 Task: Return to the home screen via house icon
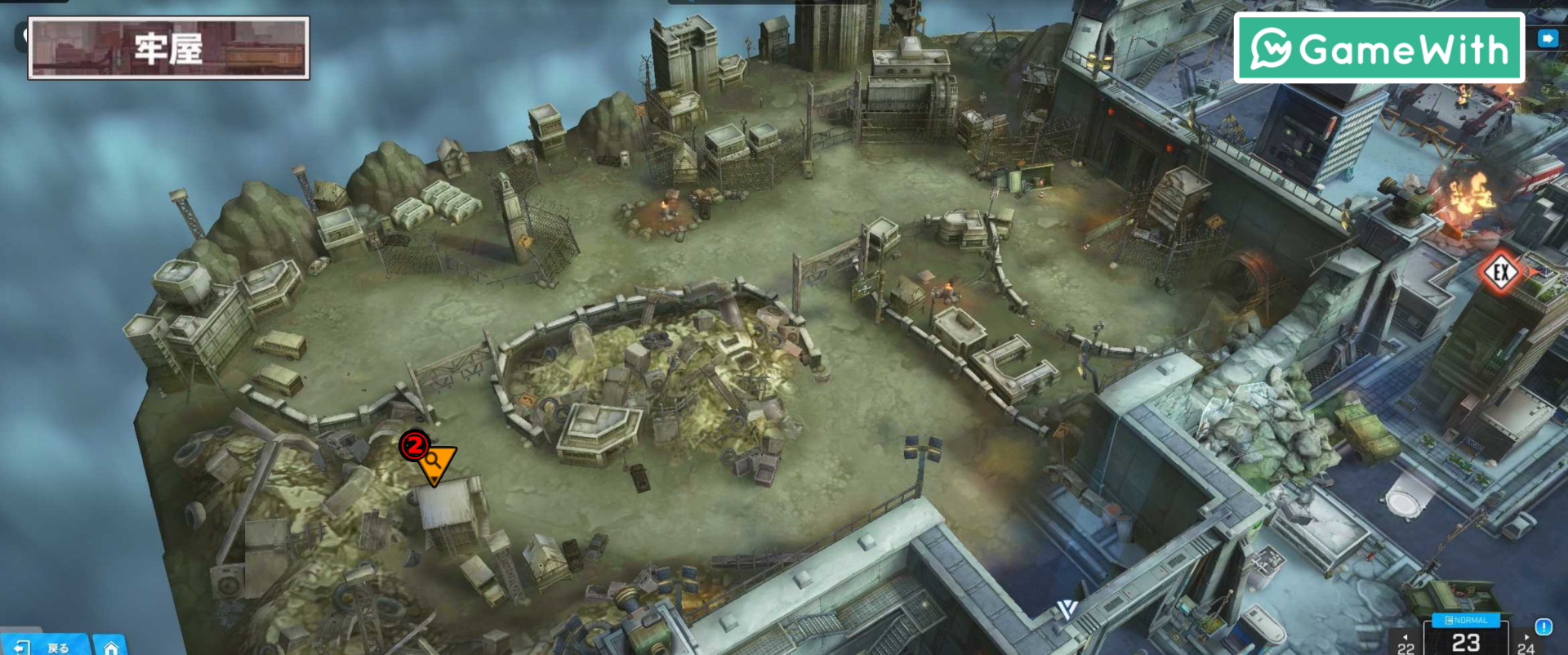(110, 647)
